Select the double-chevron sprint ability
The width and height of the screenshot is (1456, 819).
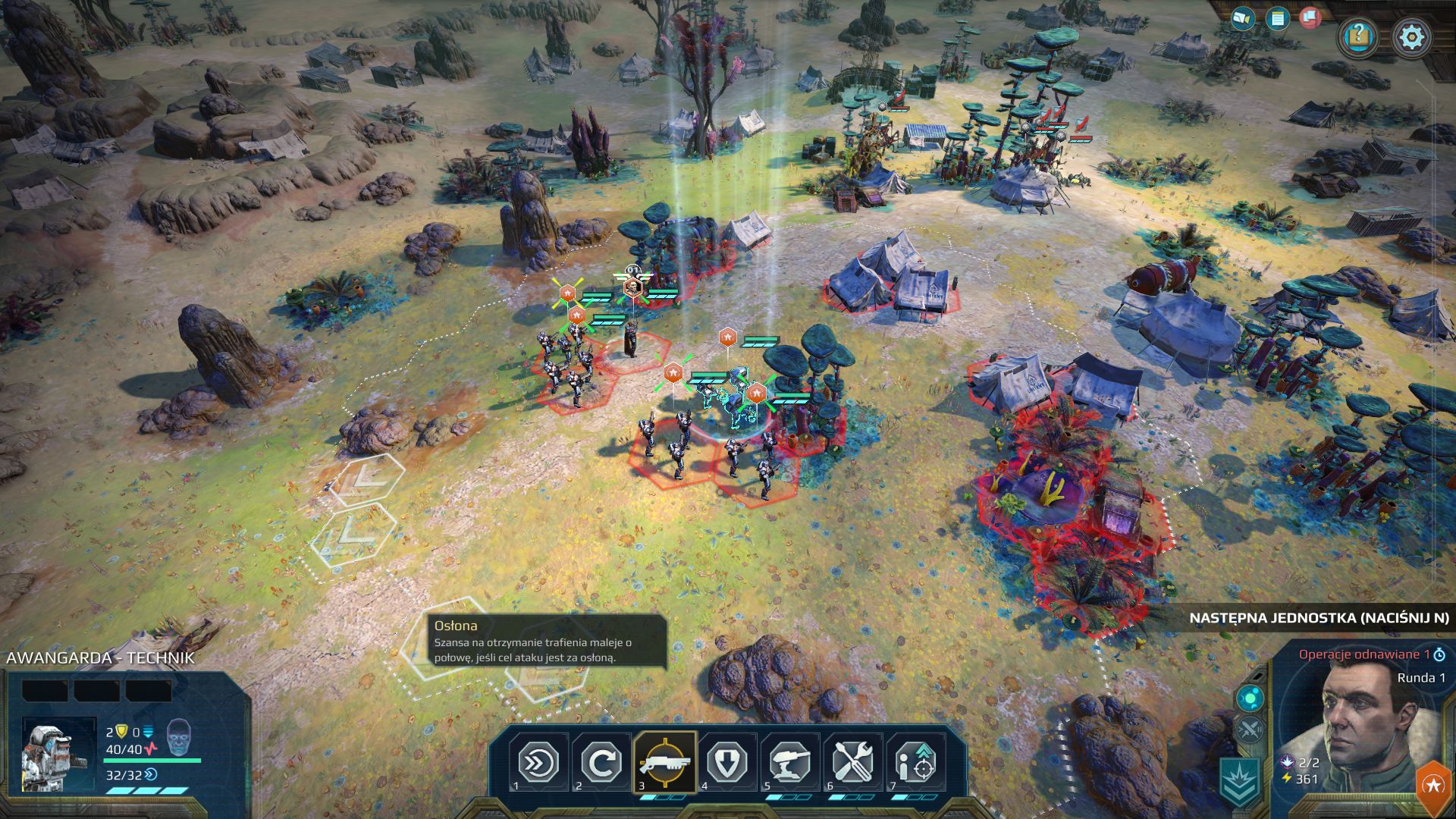click(538, 761)
